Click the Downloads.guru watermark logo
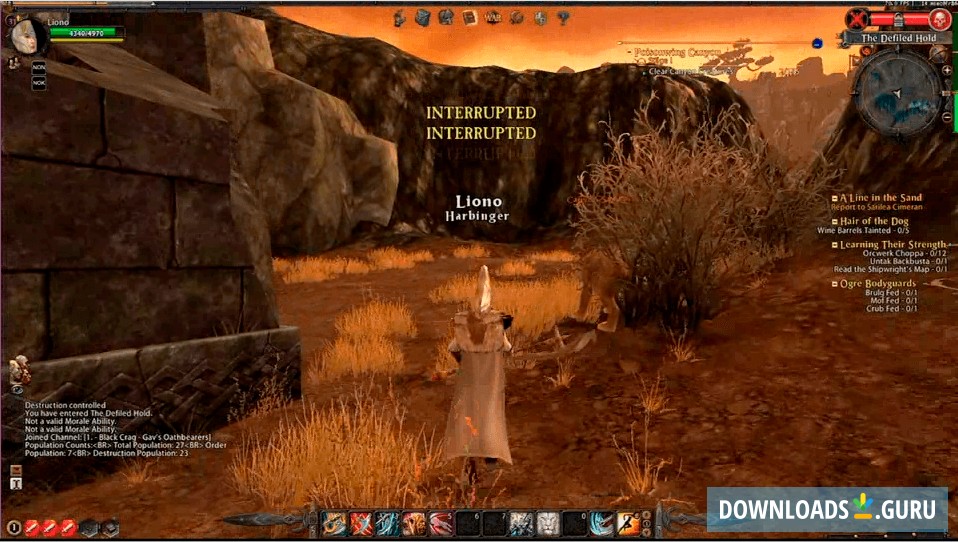Screen dimensions: 958x542 click(x=828, y=509)
